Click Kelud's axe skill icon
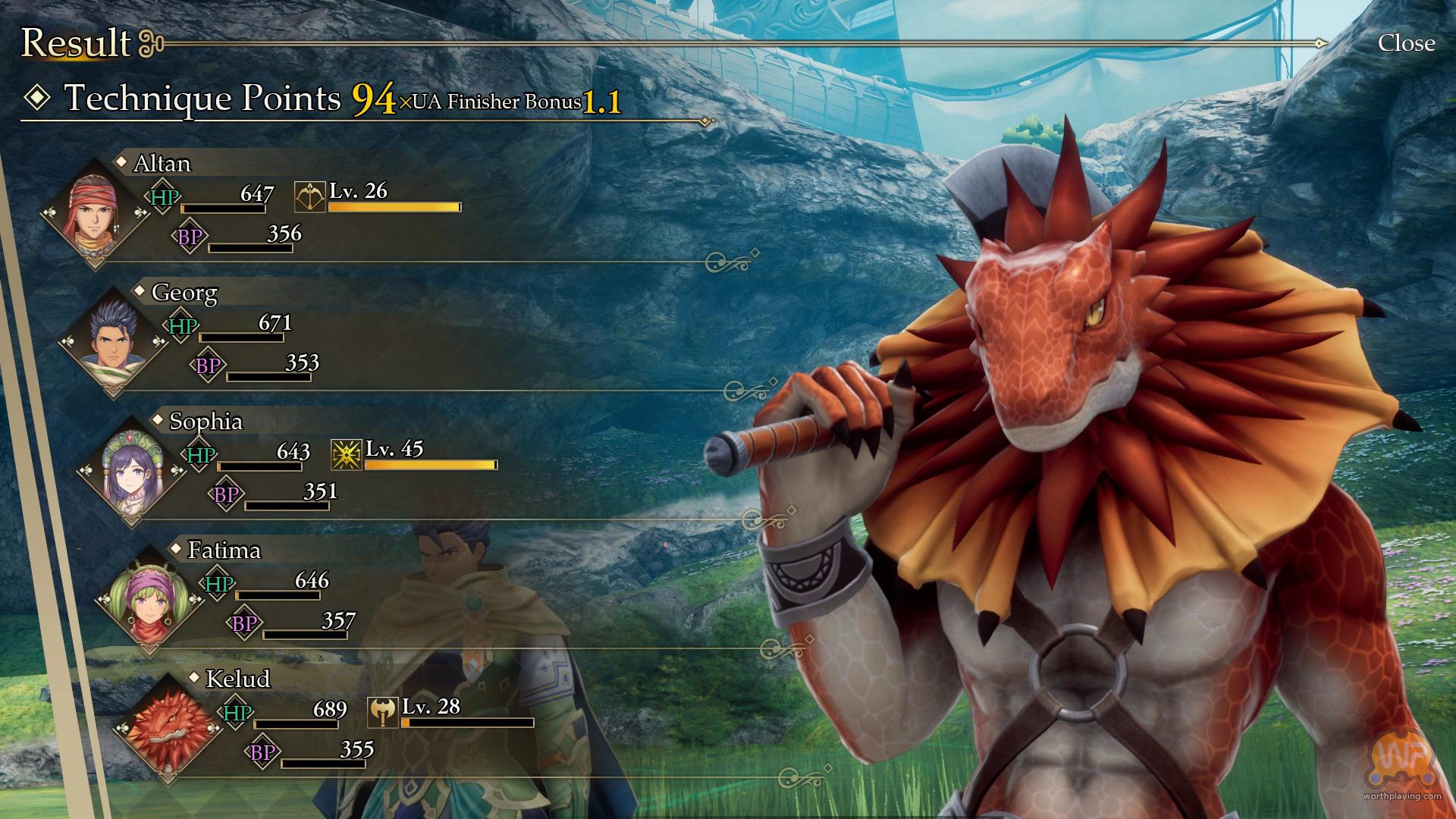 pos(382,712)
